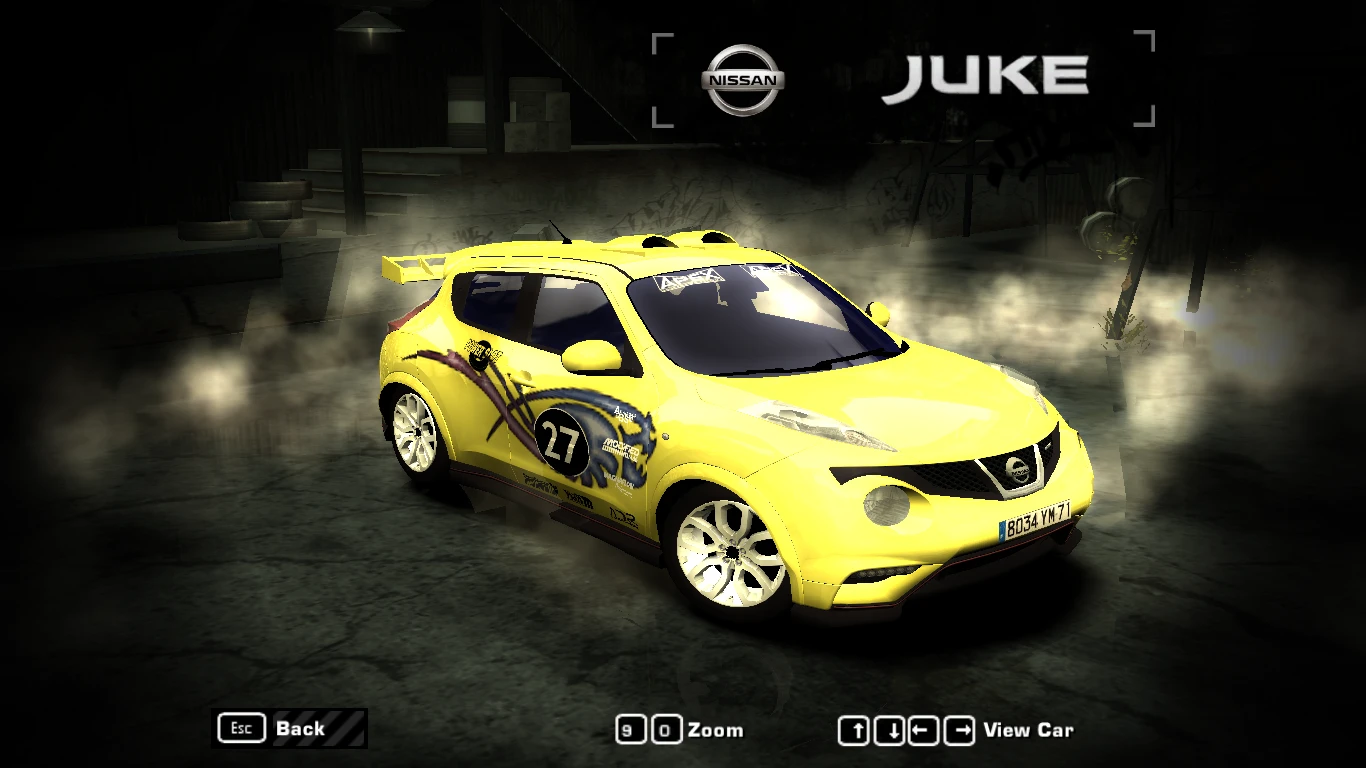Click the Esc key icon beside Back

(240, 728)
